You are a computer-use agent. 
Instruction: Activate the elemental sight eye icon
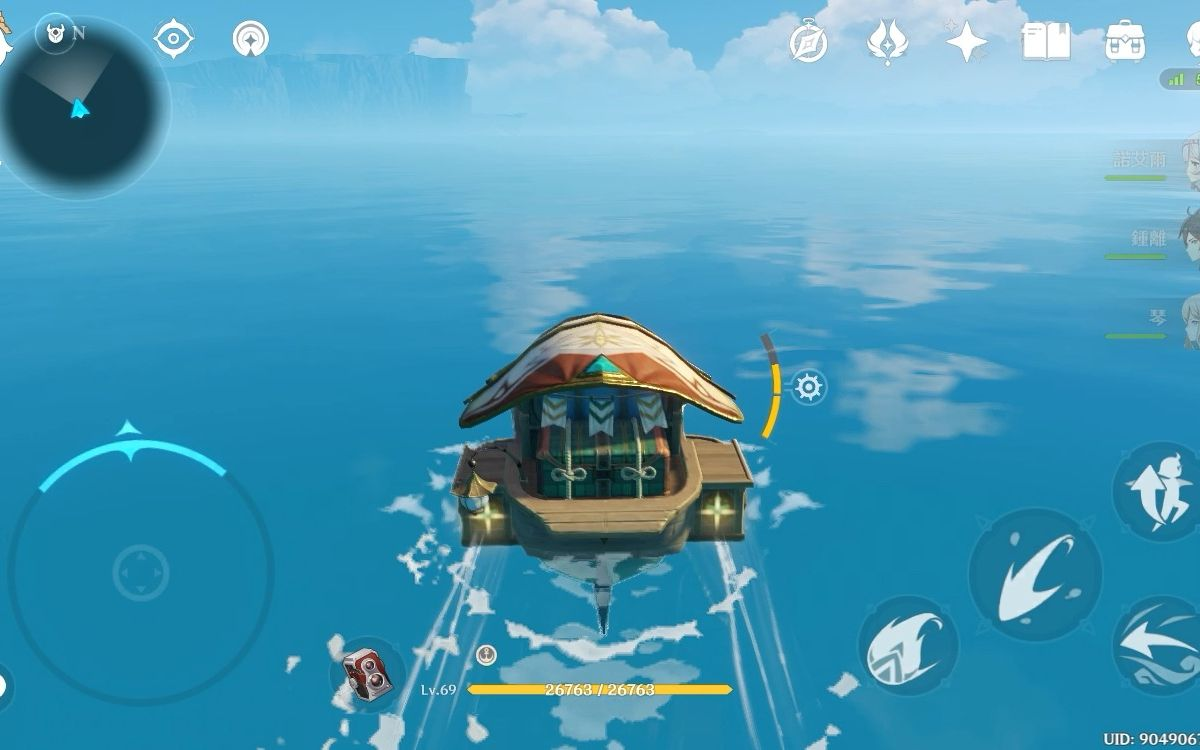(174, 39)
